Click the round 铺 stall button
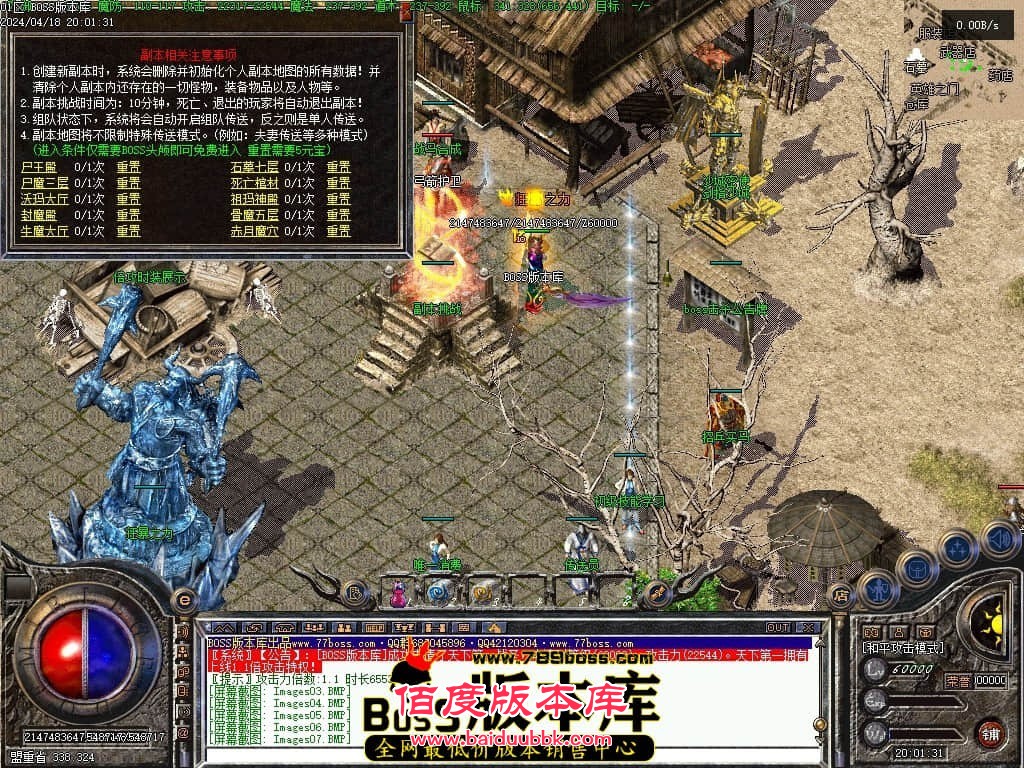This screenshot has width=1024, height=768. [990, 731]
